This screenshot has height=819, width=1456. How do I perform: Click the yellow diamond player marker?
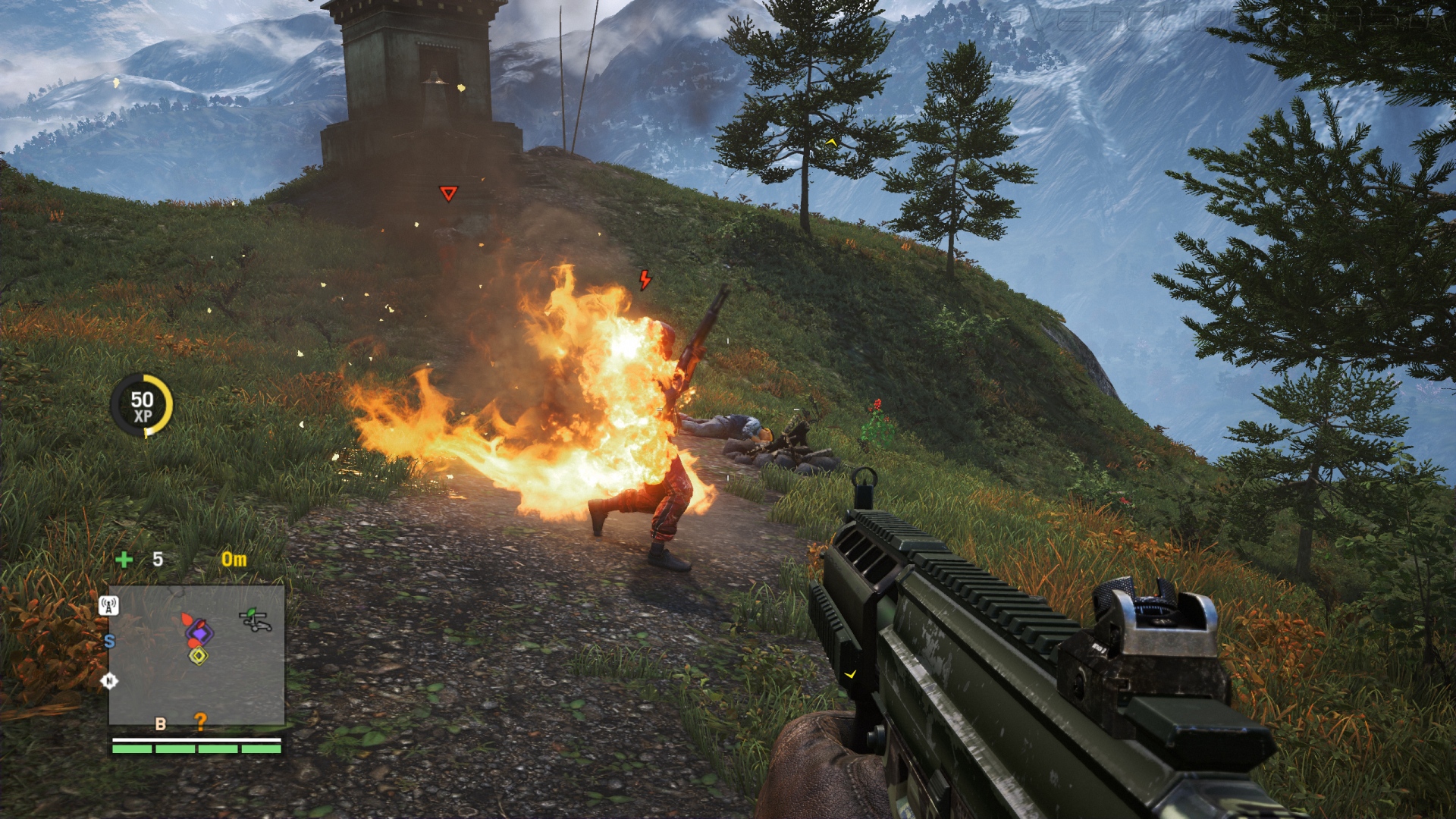(199, 655)
